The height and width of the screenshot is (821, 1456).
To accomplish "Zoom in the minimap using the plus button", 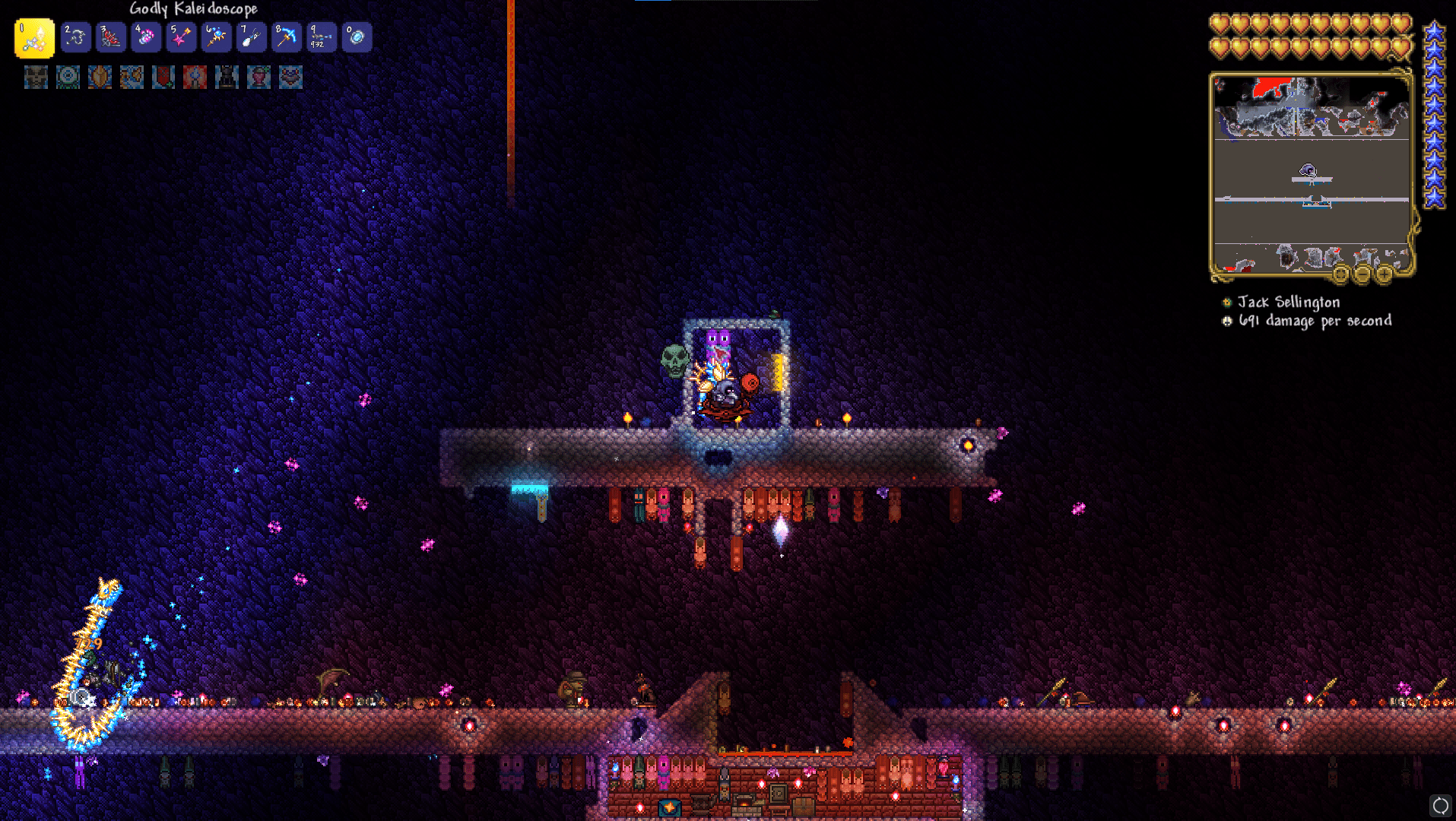I will (x=1385, y=274).
